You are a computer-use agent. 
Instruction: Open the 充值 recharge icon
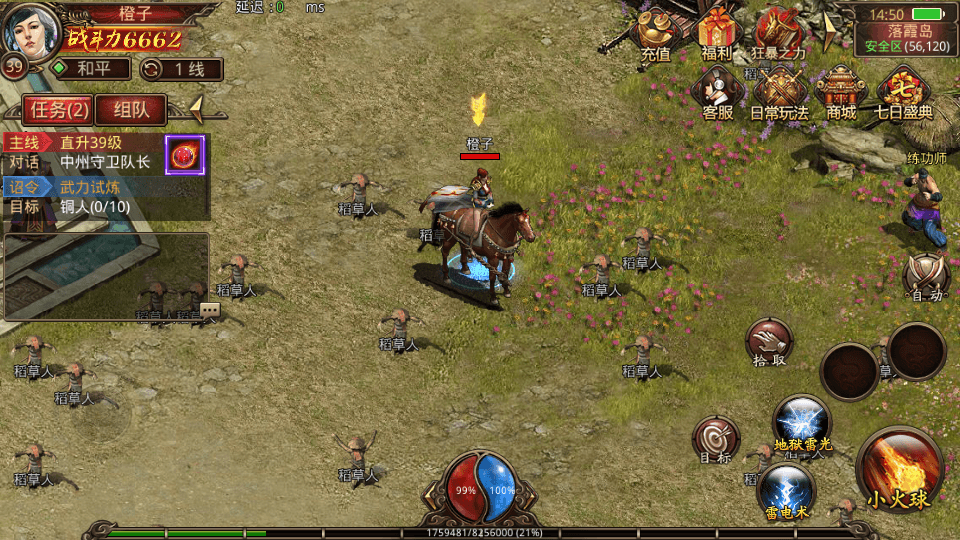(656, 35)
